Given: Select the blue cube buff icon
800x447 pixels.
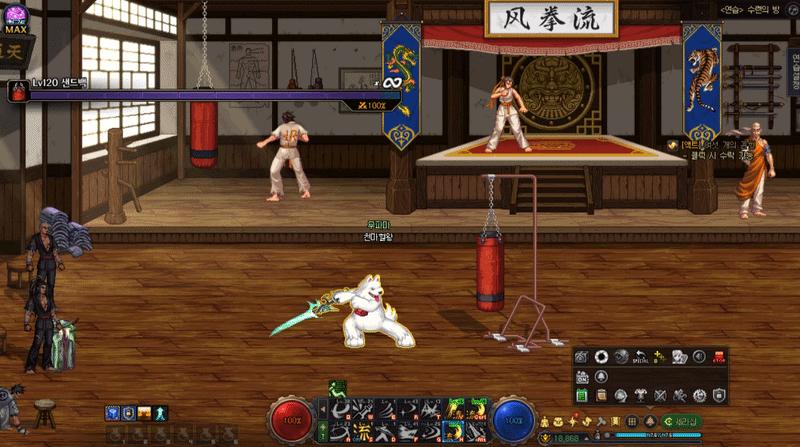Looking at the screenshot, I should 111,413.
